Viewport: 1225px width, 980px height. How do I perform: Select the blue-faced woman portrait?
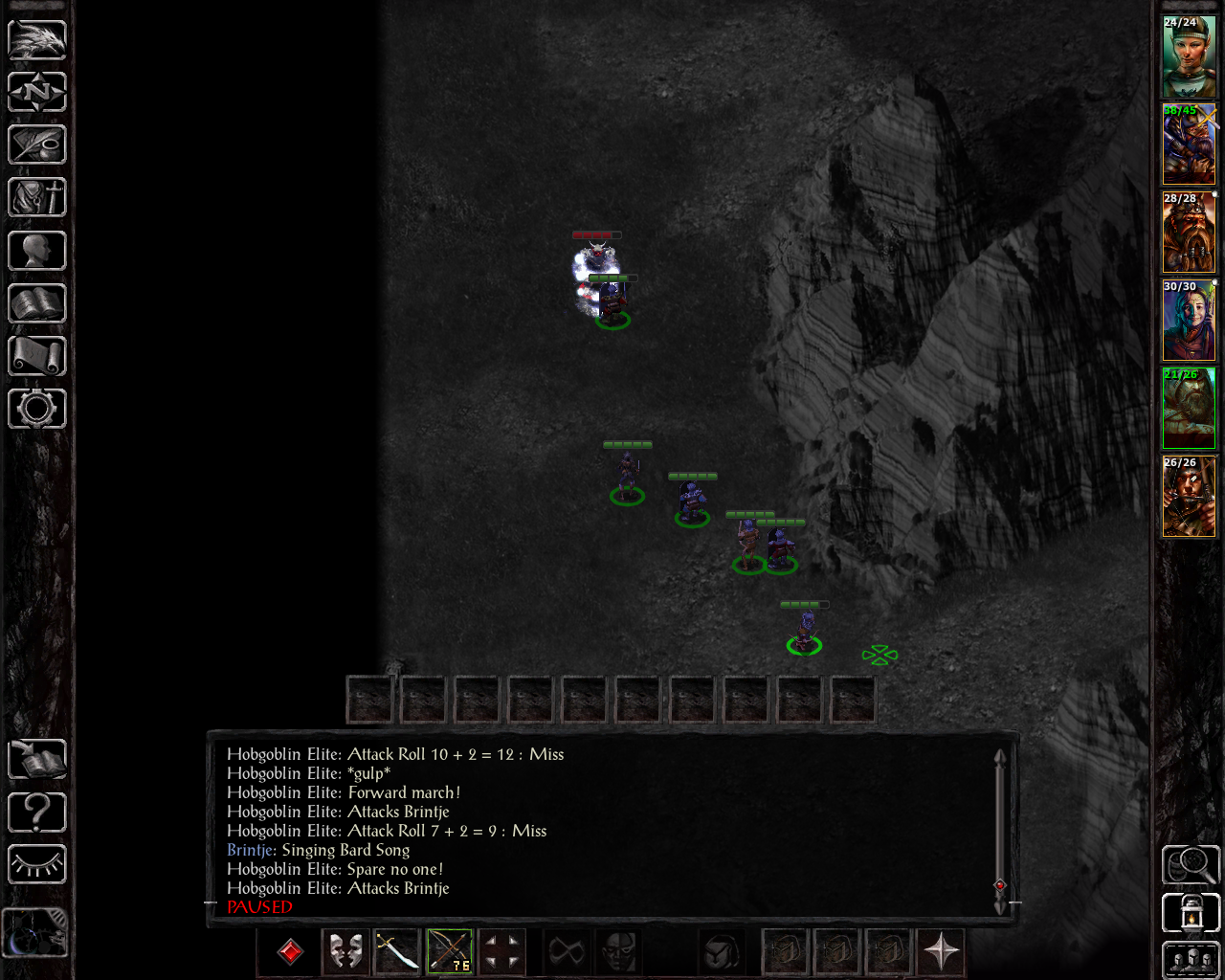coord(1189,321)
